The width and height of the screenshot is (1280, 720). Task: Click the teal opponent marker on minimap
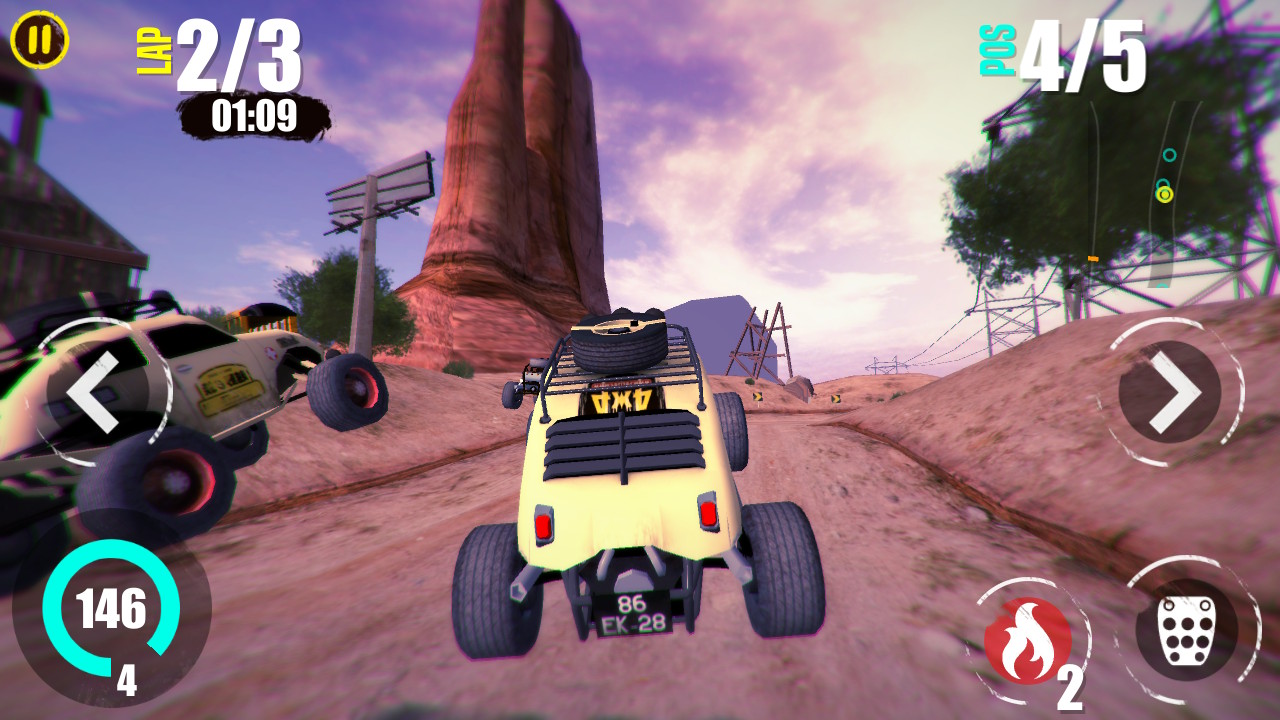[x=1169, y=156]
